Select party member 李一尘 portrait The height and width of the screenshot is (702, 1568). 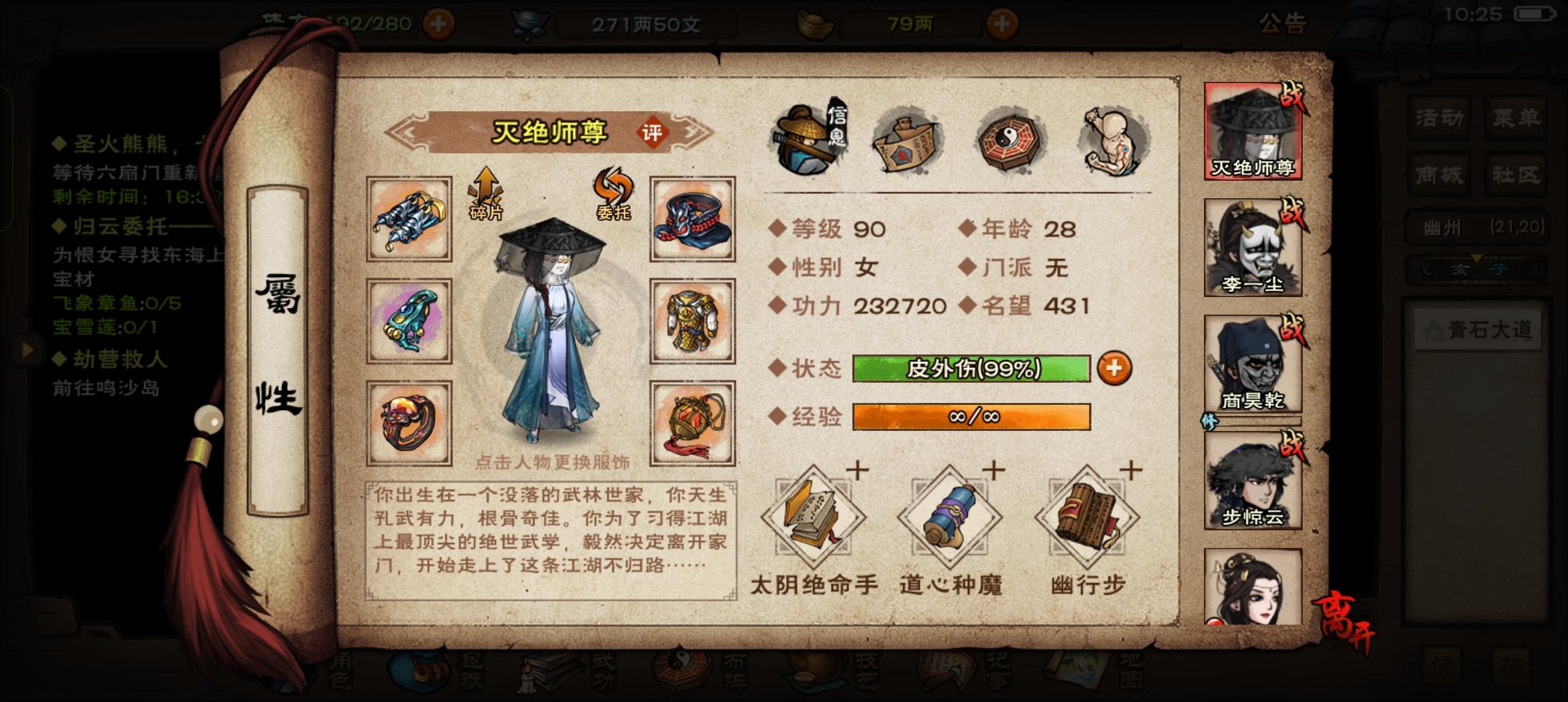[1251, 247]
